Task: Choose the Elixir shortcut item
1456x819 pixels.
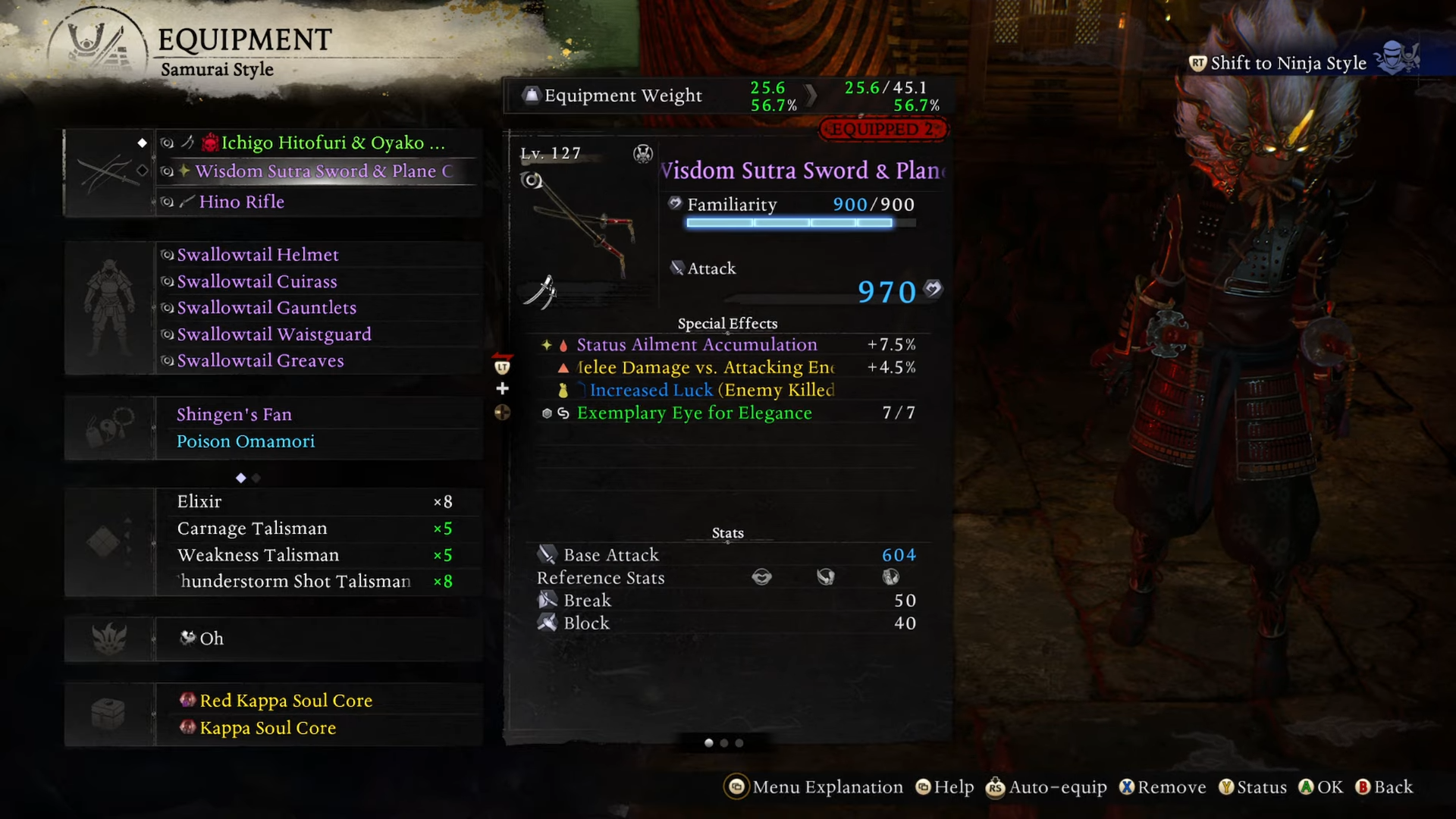Action: click(199, 502)
